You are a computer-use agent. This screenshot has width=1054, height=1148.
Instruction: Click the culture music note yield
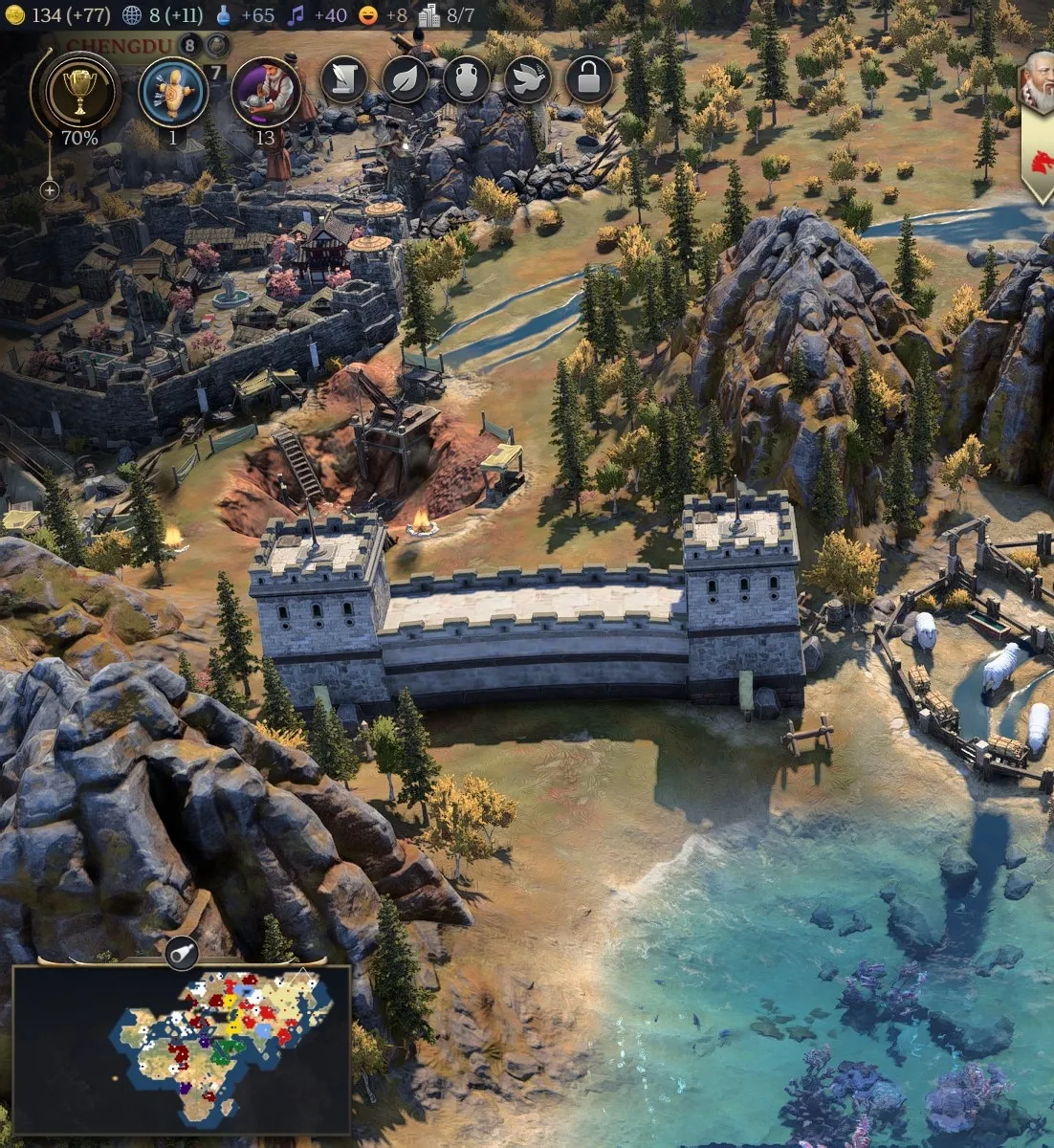coord(296,15)
